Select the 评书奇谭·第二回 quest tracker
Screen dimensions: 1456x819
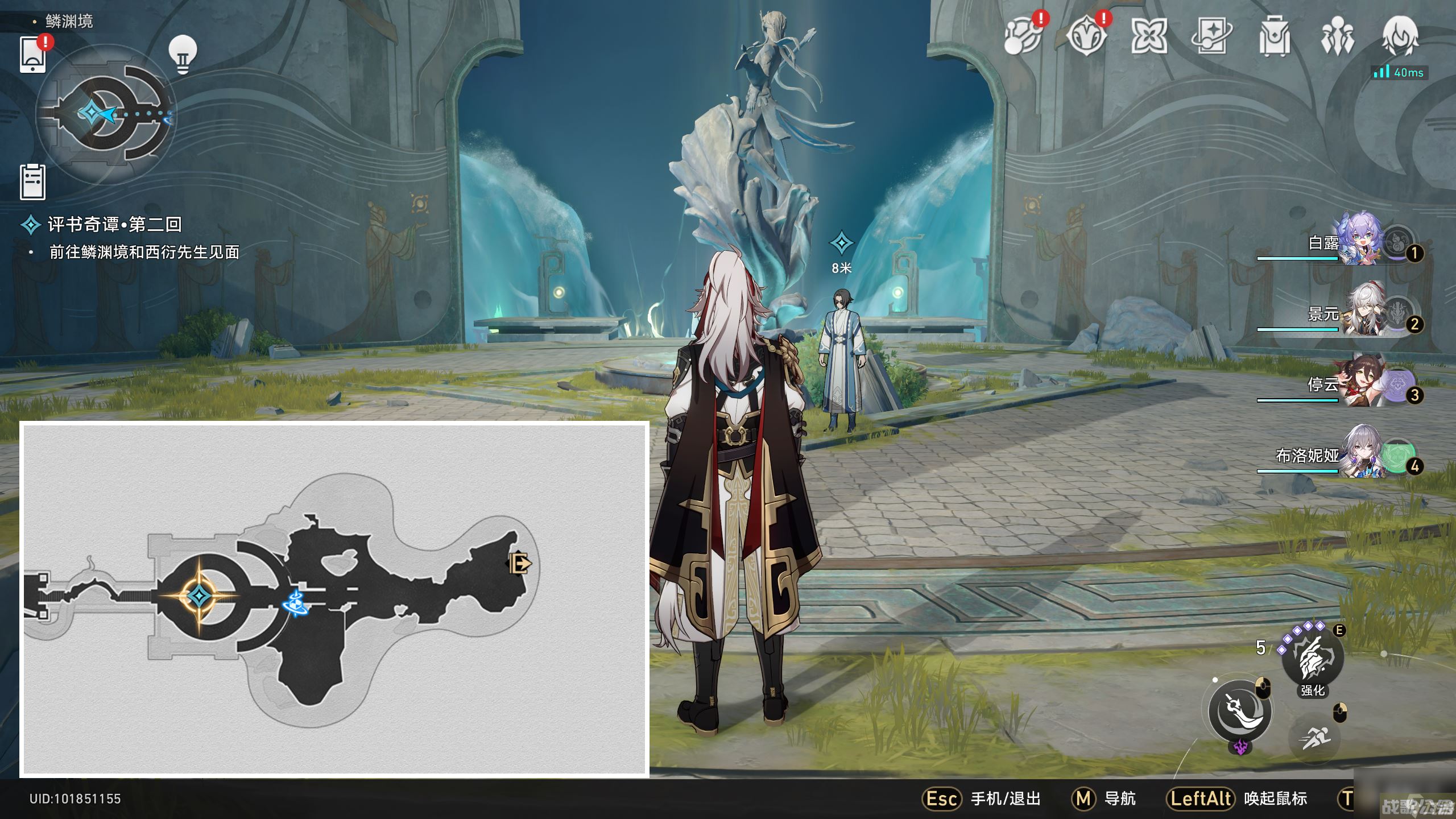(x=114, y=224)
